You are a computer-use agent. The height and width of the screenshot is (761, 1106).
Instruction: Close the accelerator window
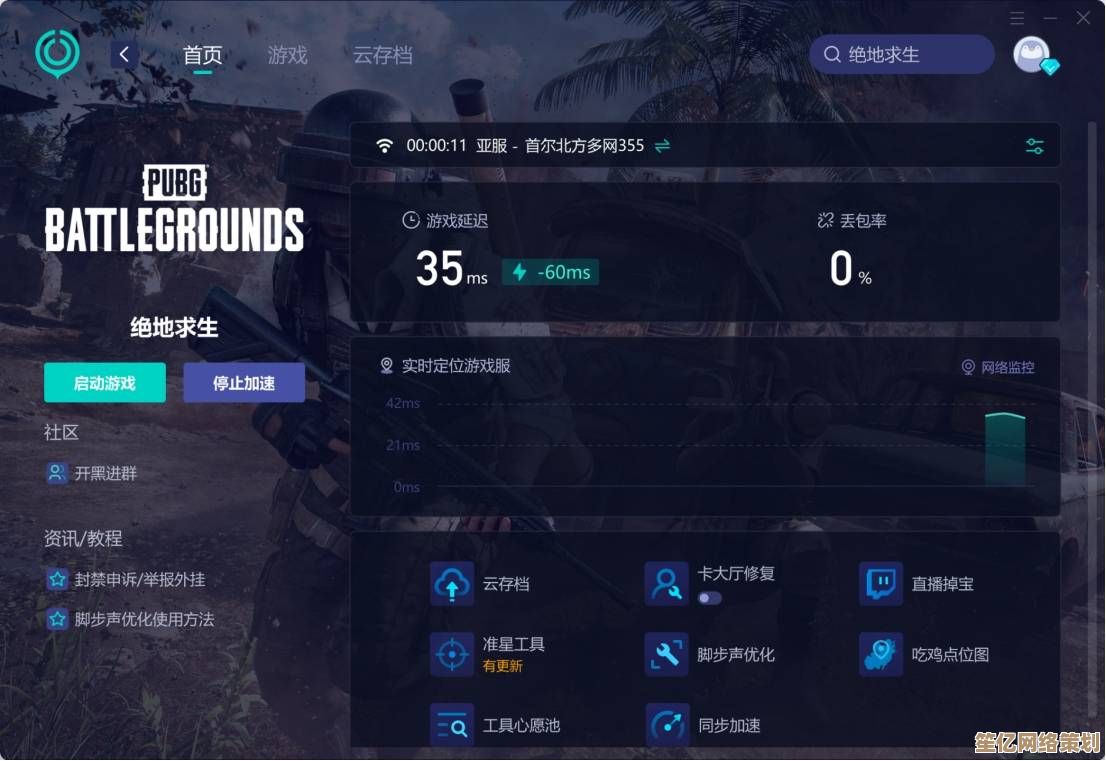pos(1084,18)
